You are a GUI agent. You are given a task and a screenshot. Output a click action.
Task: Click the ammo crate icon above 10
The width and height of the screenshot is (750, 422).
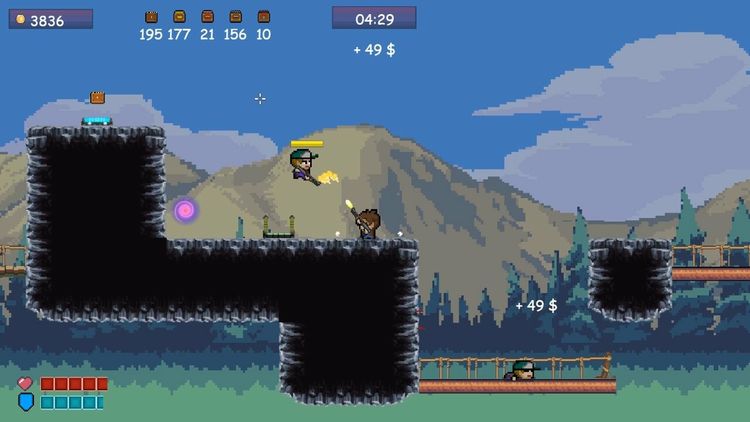pos(263,17)
